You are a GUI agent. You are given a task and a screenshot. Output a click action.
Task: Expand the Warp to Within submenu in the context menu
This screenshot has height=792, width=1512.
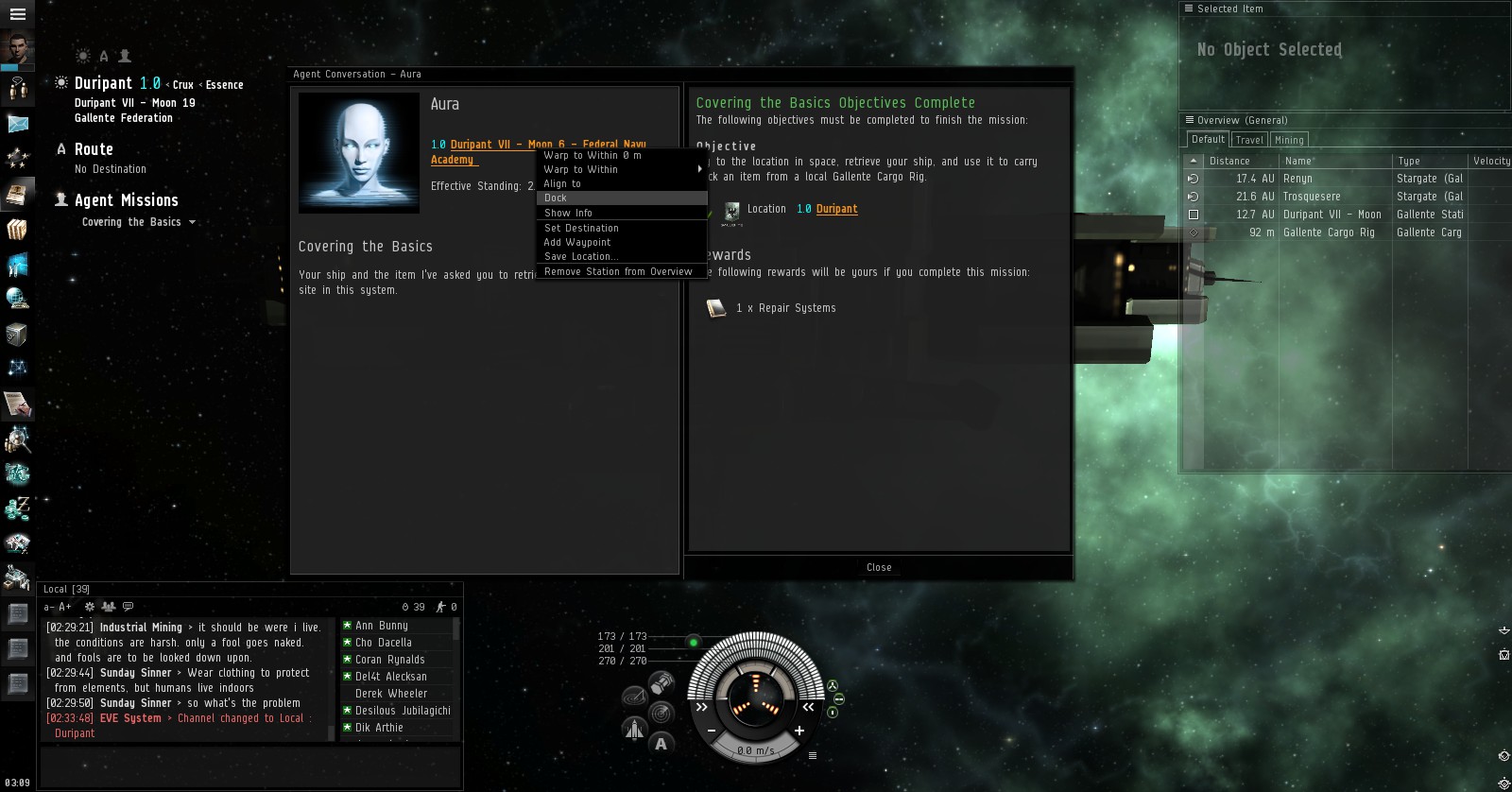(x=700, y=169)
